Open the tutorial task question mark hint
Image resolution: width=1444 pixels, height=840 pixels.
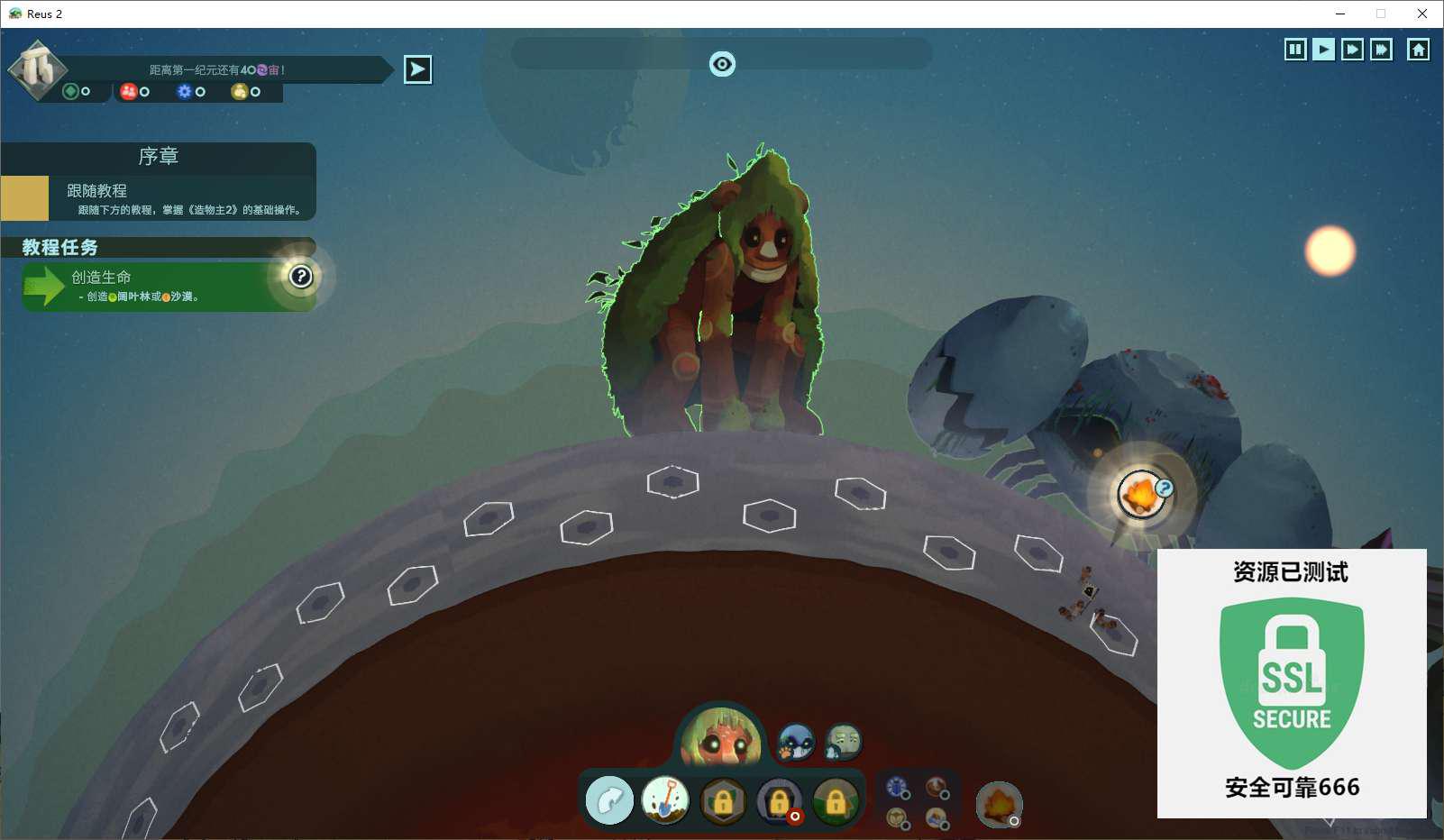click(301, 277)
